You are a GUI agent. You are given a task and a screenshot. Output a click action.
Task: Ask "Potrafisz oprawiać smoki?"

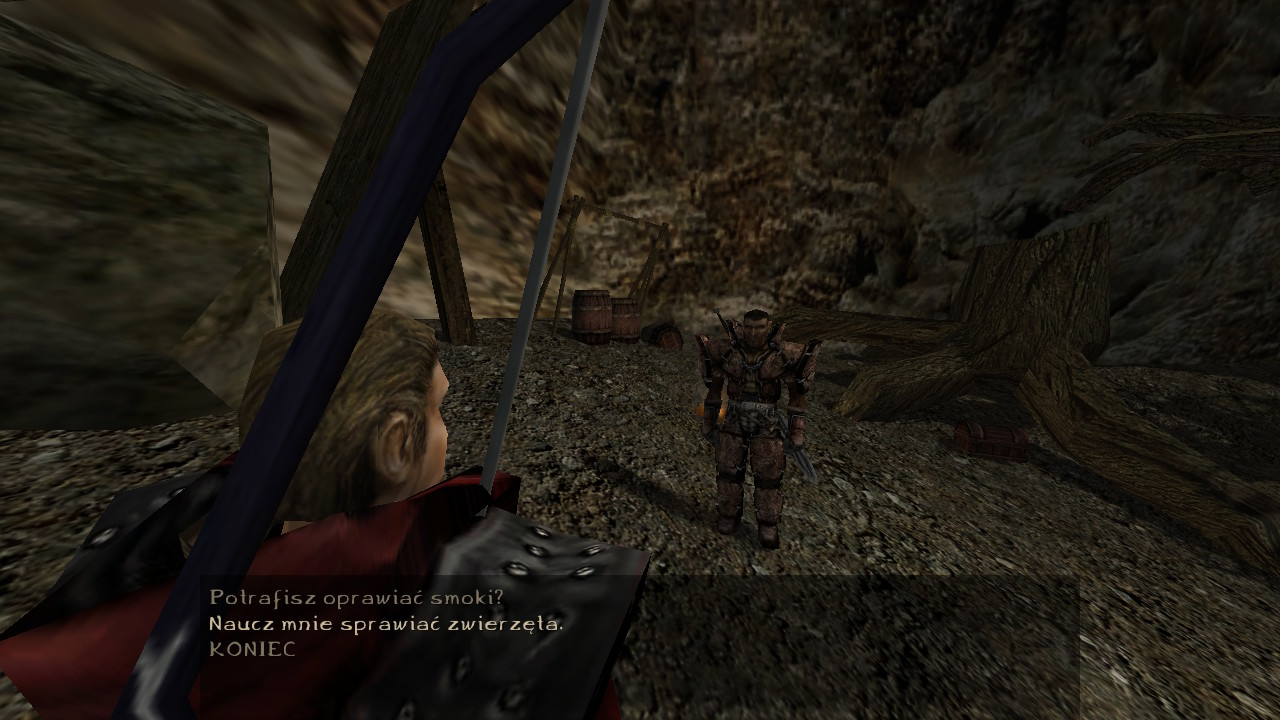(x=356, y=598)
